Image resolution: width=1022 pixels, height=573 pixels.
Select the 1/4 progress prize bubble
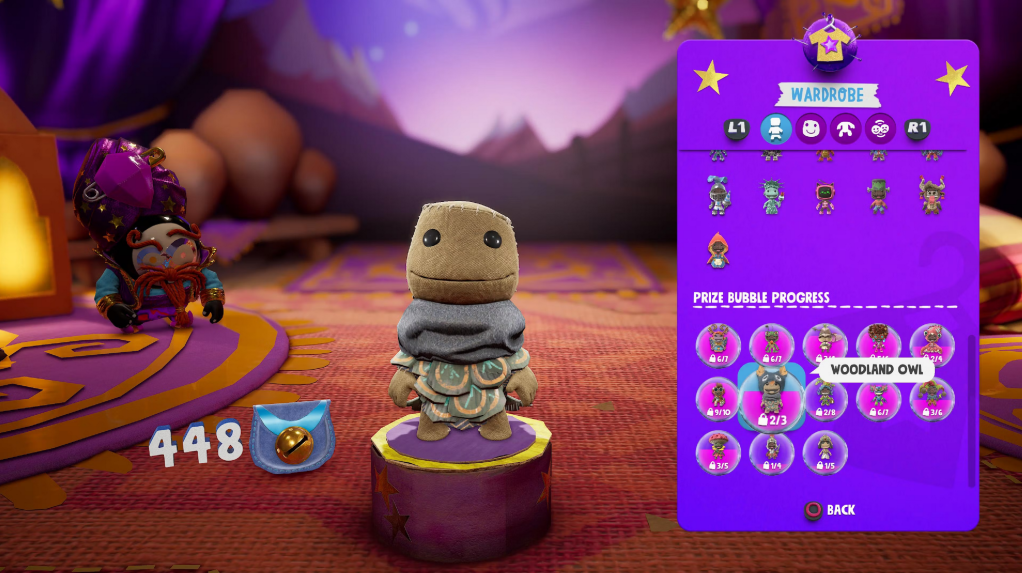(x=771, y=452)
